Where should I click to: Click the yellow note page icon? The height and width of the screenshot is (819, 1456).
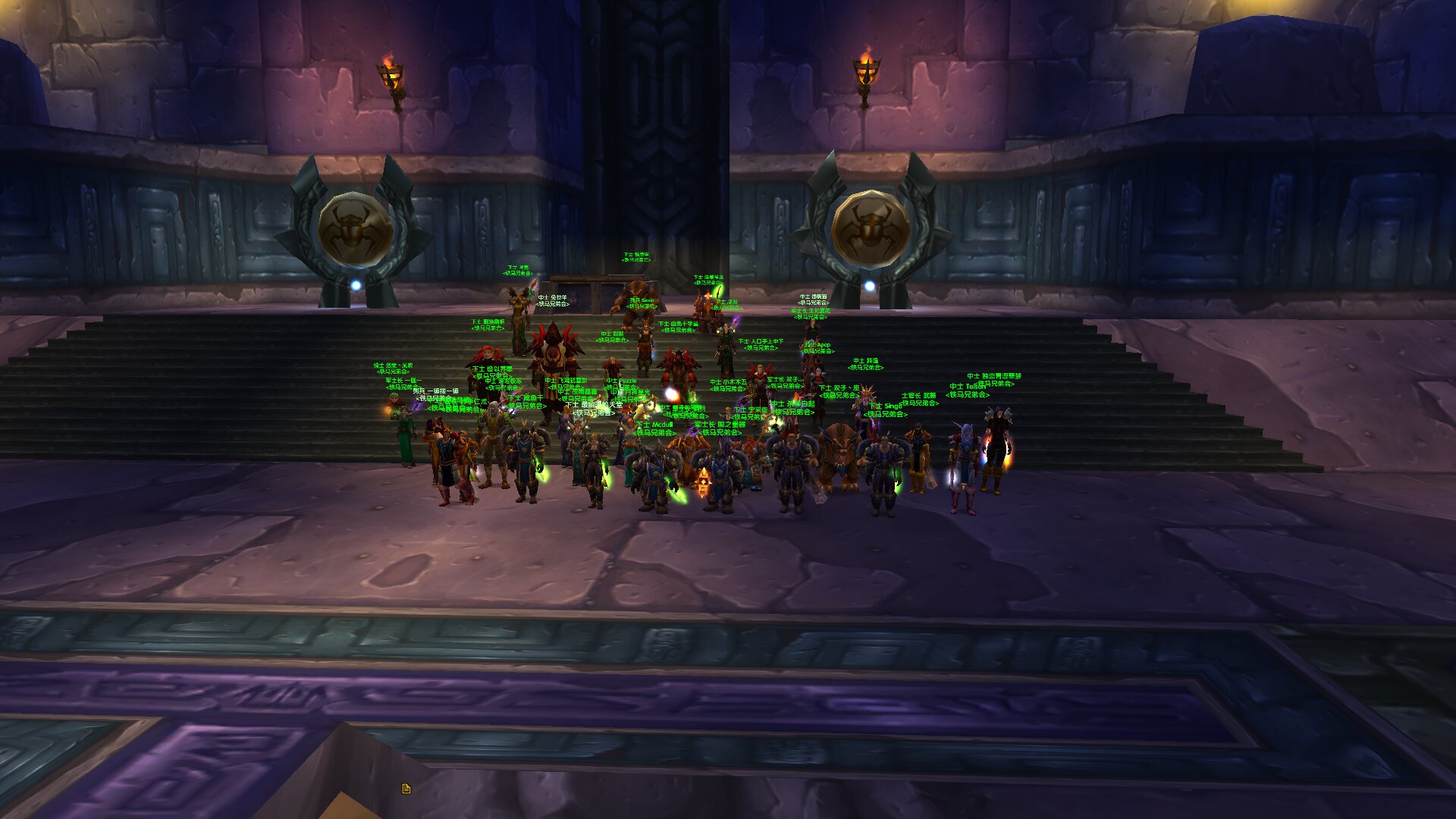click(x=406, y=789)
